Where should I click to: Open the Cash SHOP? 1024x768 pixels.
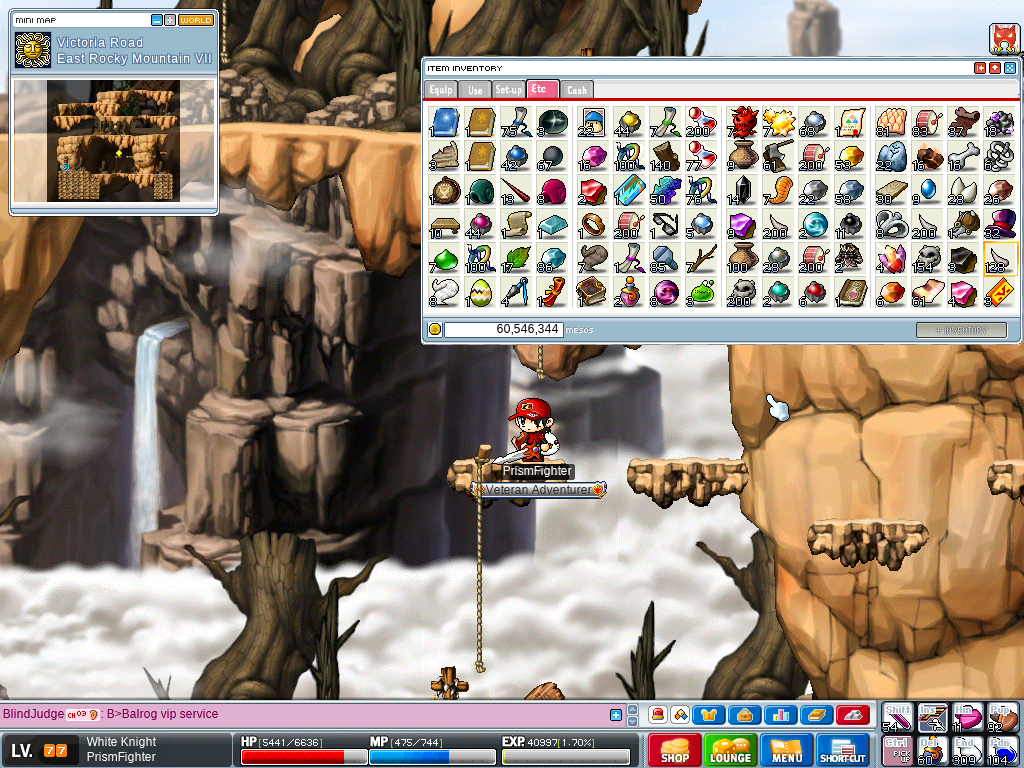674,750
